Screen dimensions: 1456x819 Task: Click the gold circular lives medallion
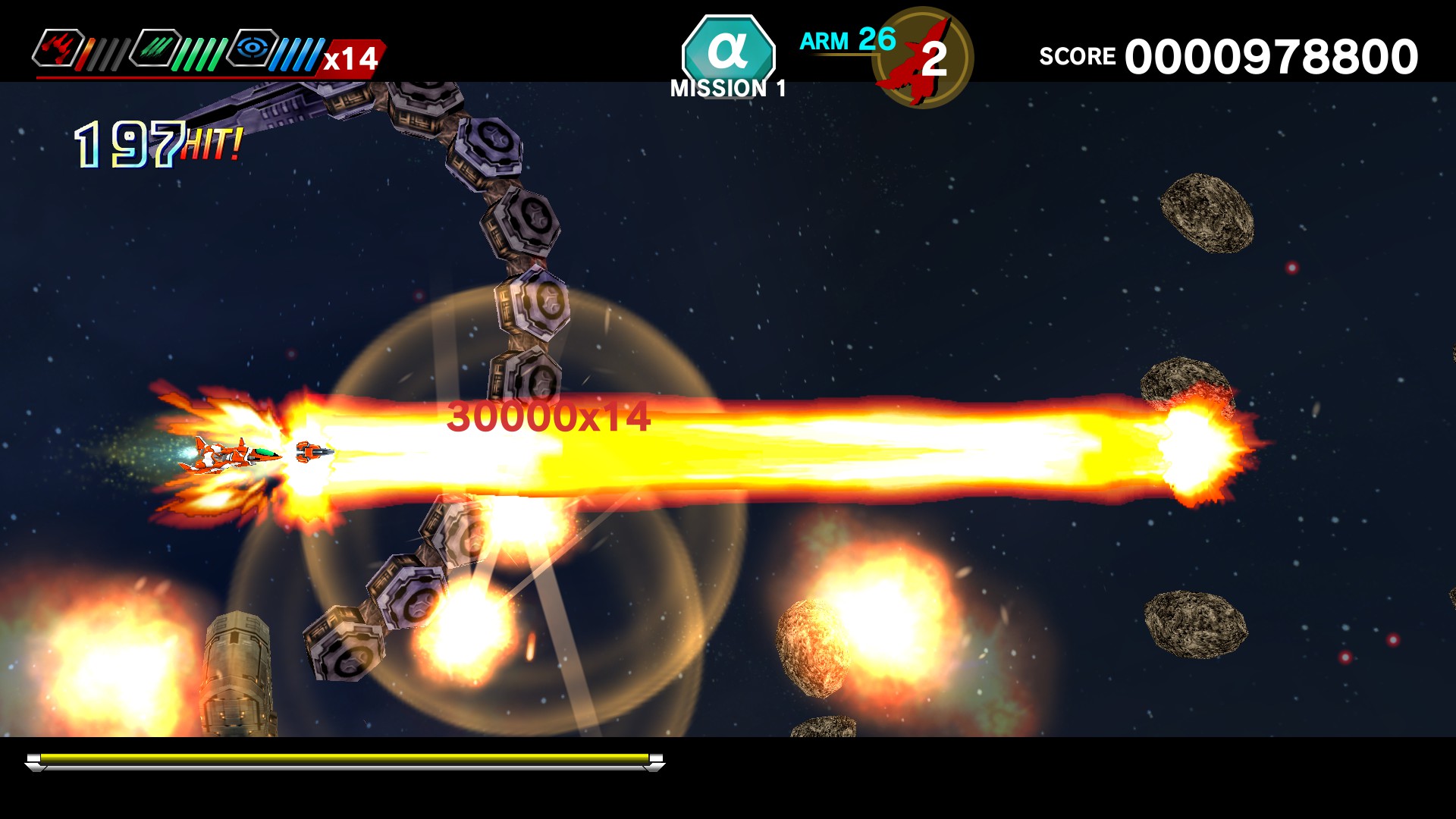point(924,57)
